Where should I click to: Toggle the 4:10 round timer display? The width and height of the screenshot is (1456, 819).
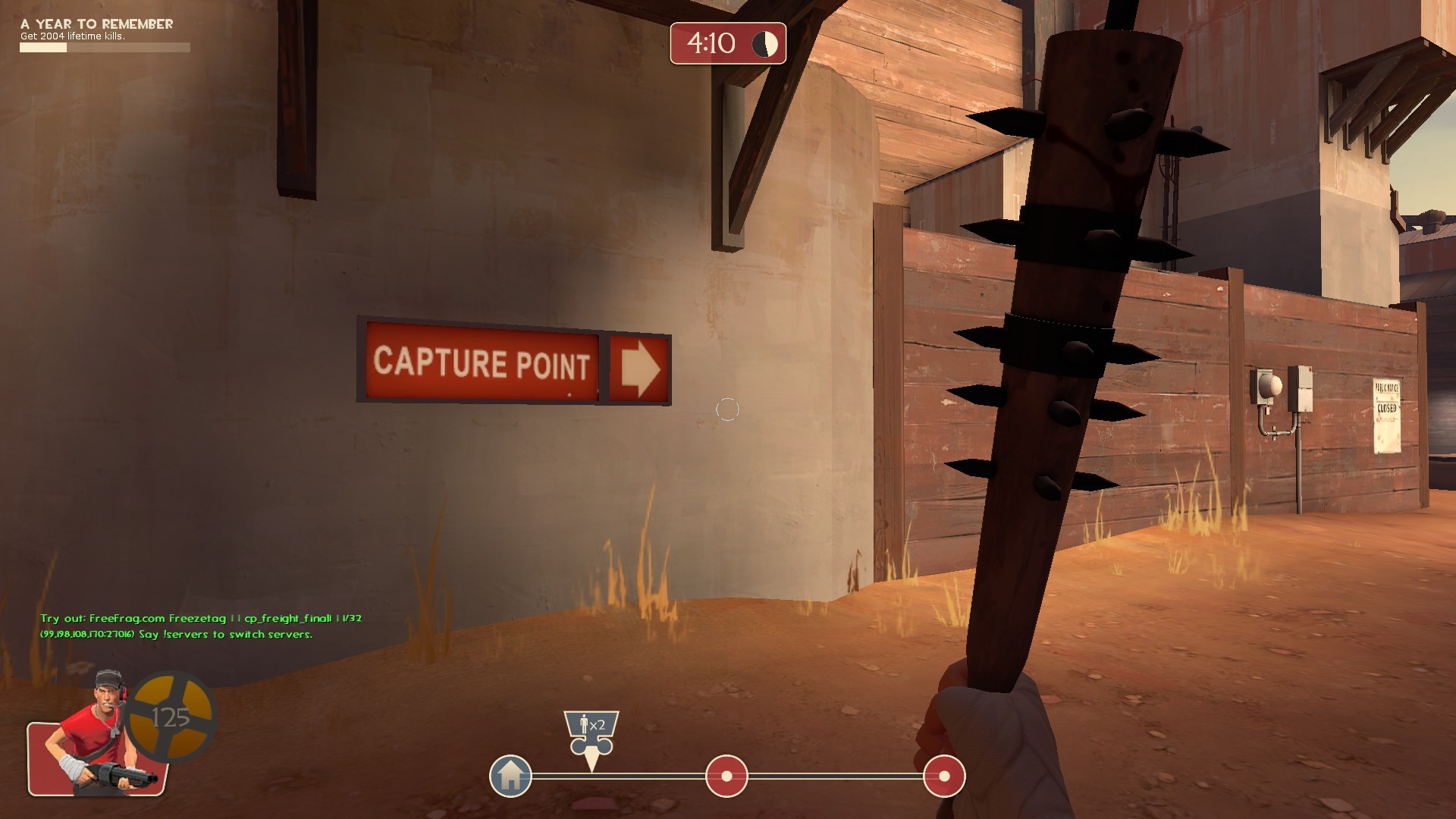(x=711, y=43)
